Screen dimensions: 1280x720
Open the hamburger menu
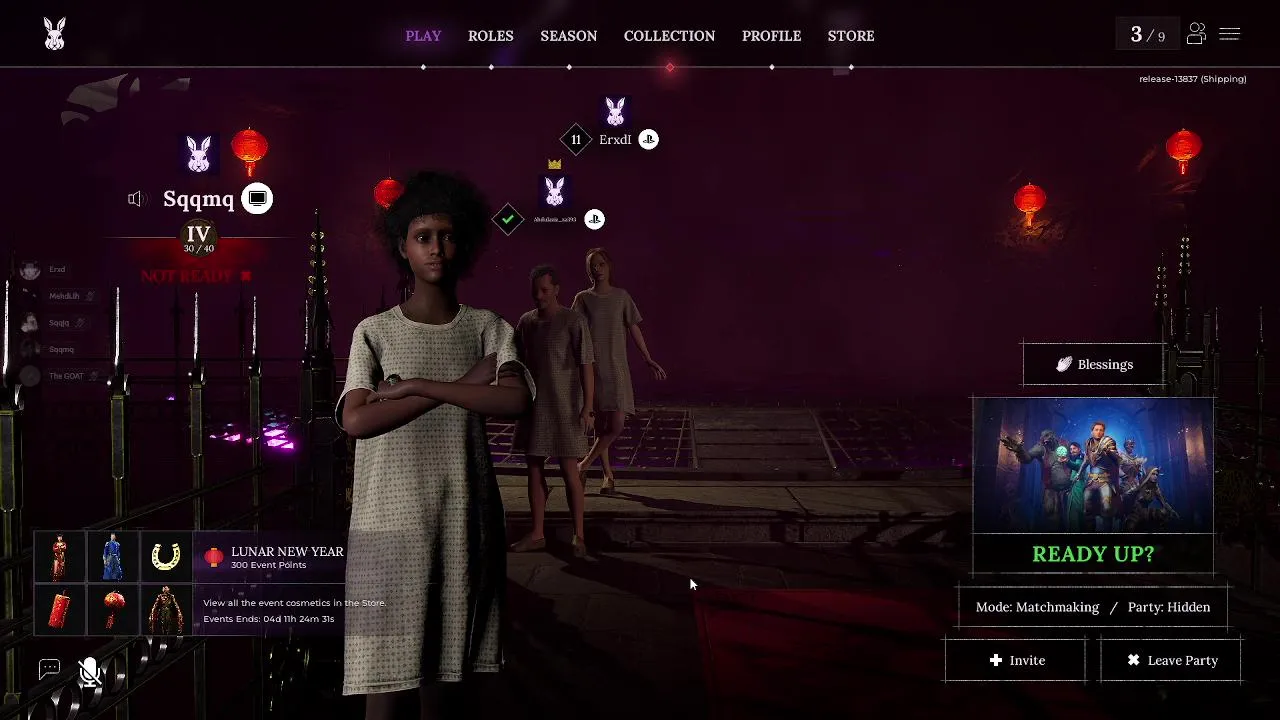click(1230, 35)
